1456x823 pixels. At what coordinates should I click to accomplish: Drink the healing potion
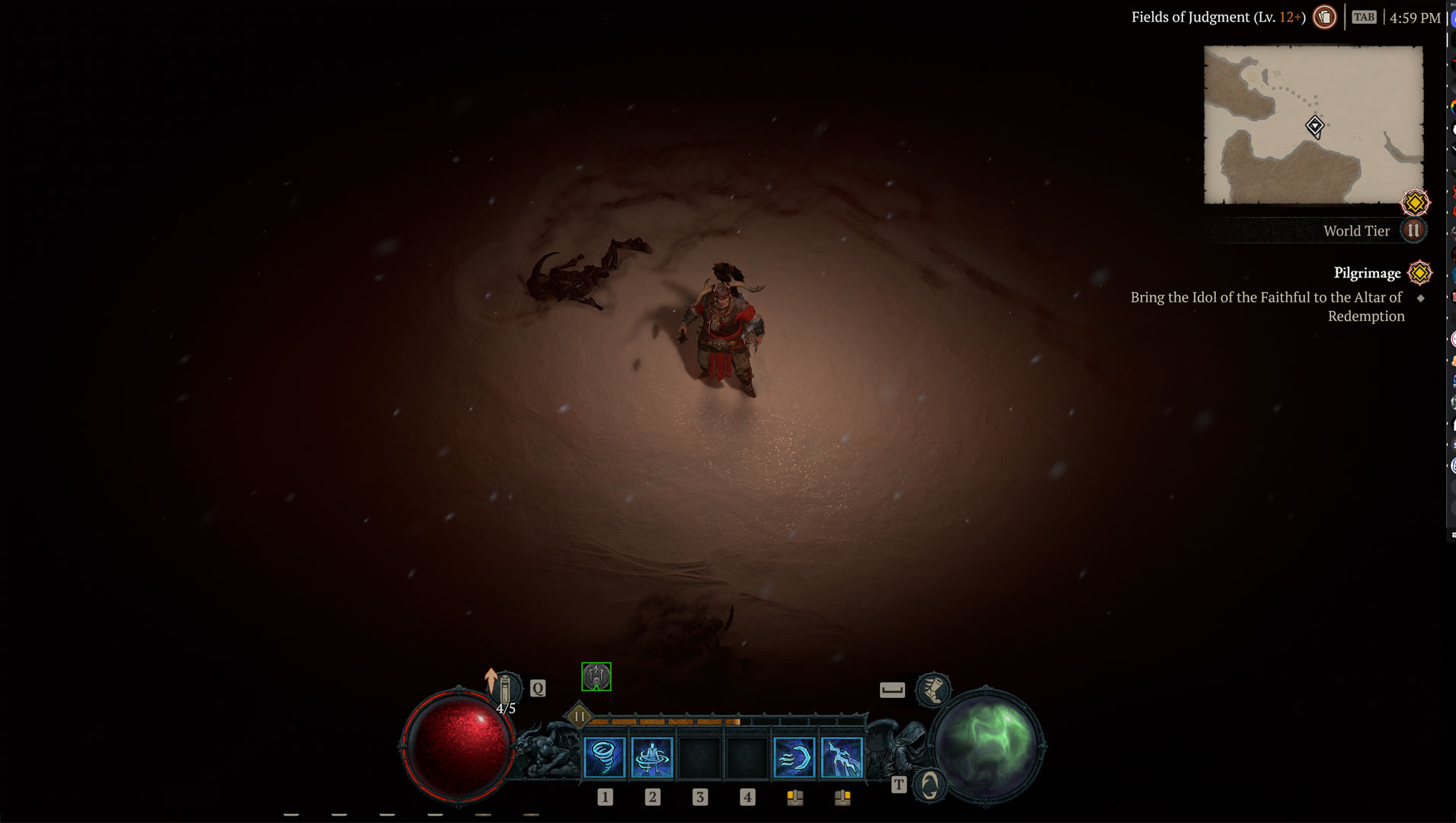point(504,690)
